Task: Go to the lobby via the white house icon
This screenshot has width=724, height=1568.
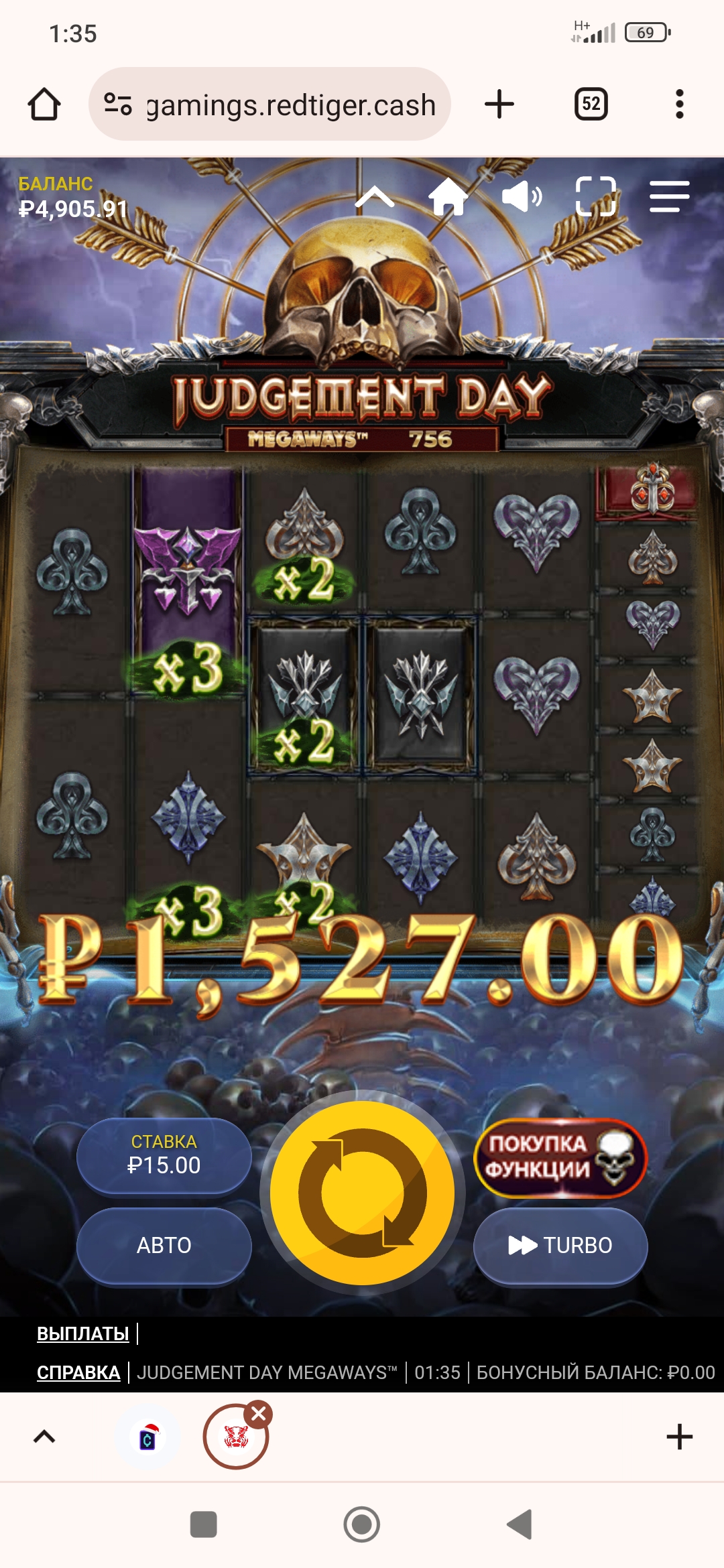Action: [x=448, y=197]
